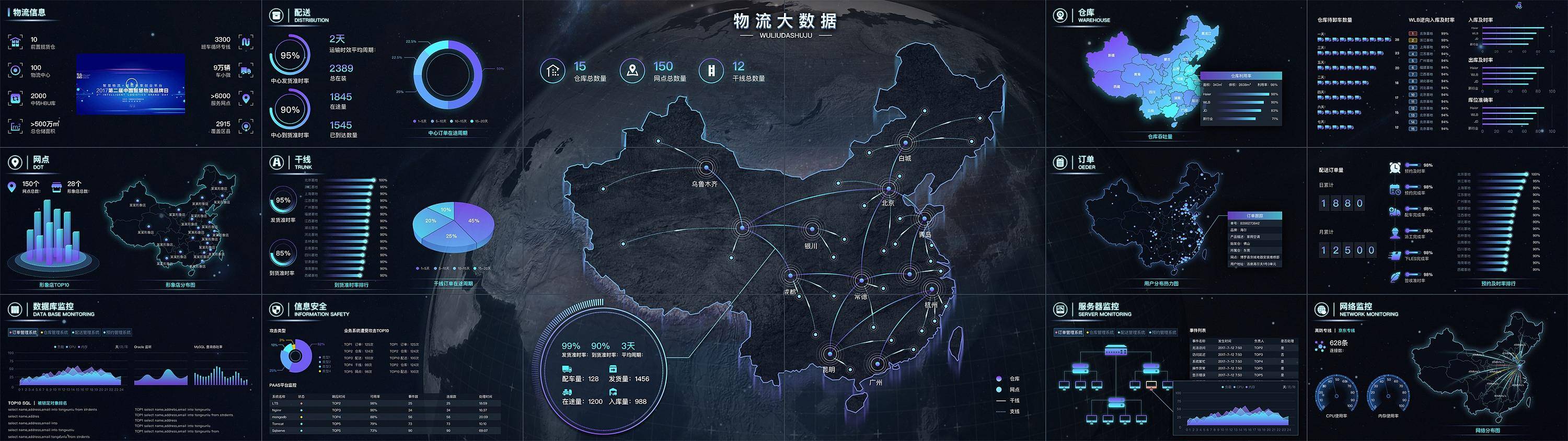The width and height of the screenshot is (1568, 441).
Task: Toggle the 订单管理系统 chip in database monitoring
Action: 23,332
